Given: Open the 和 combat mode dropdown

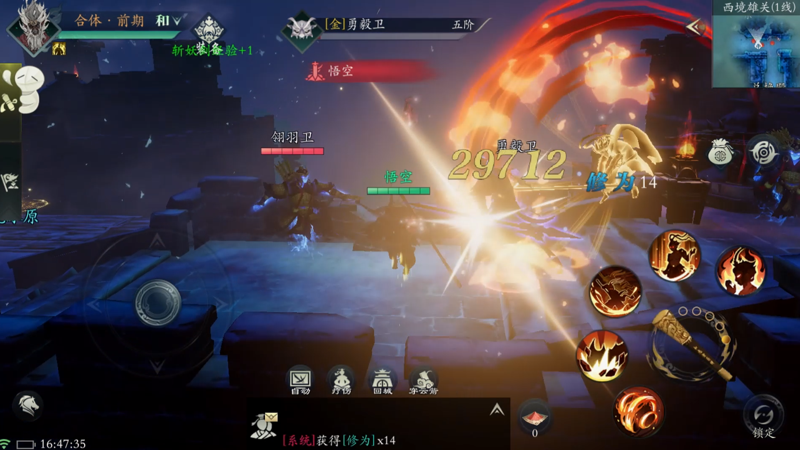Looking at the screenshot, I should tap(171, 19).
